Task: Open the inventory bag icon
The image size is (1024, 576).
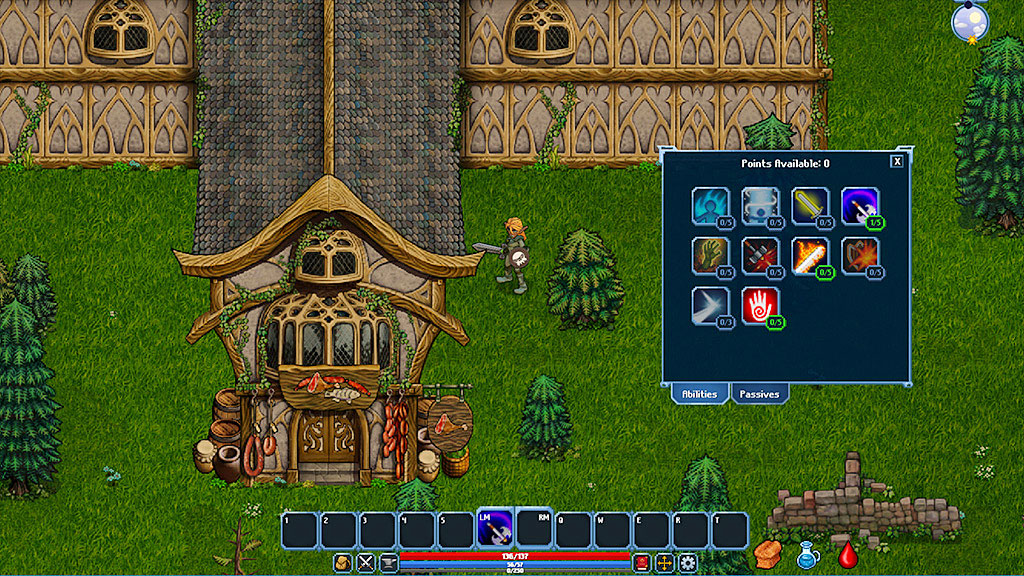Action: click(343, 563)
